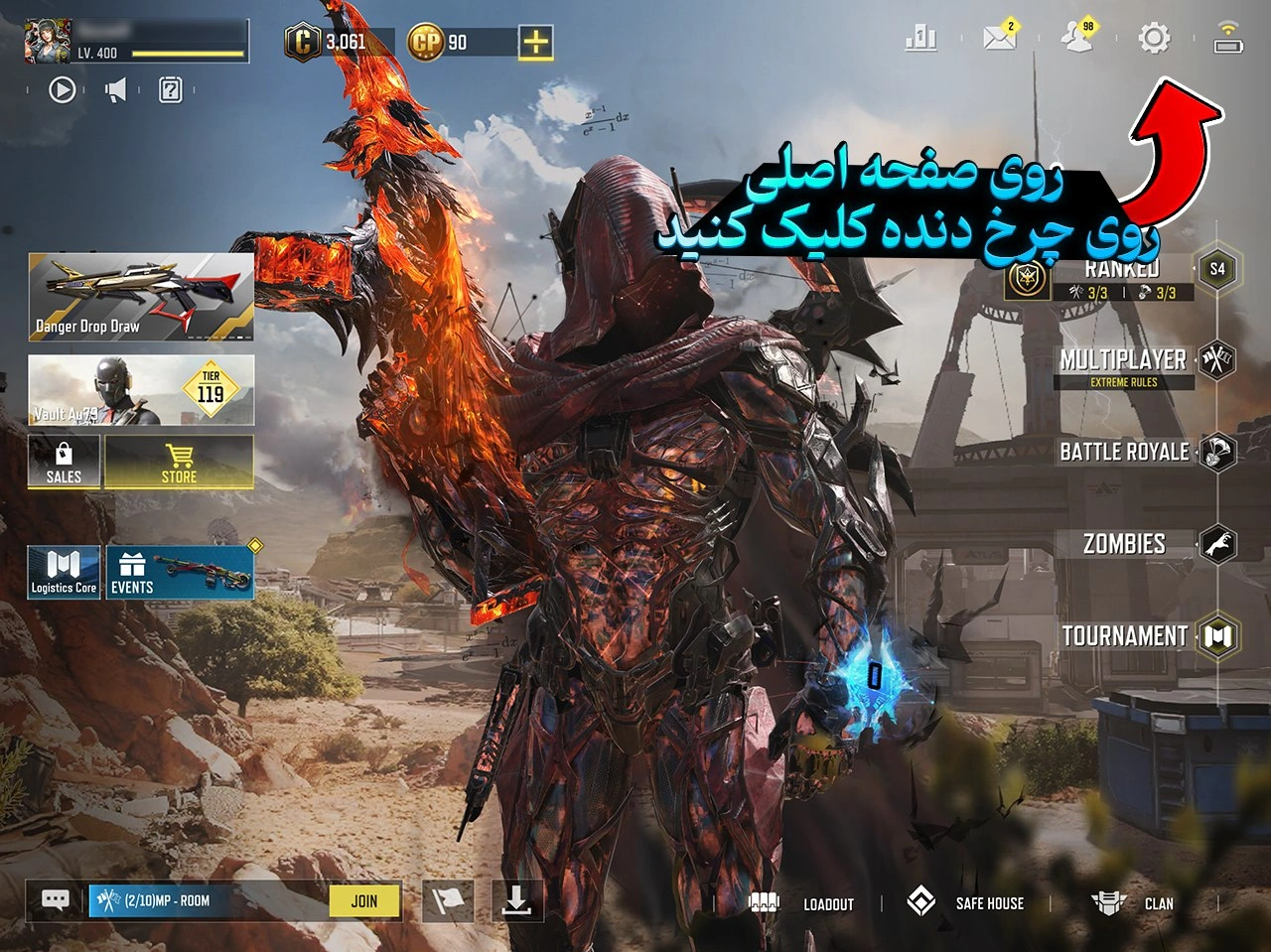Click the megaphone announcements icon
The height and width of the screenshot is (952, 1271).
tap(116, 89)
